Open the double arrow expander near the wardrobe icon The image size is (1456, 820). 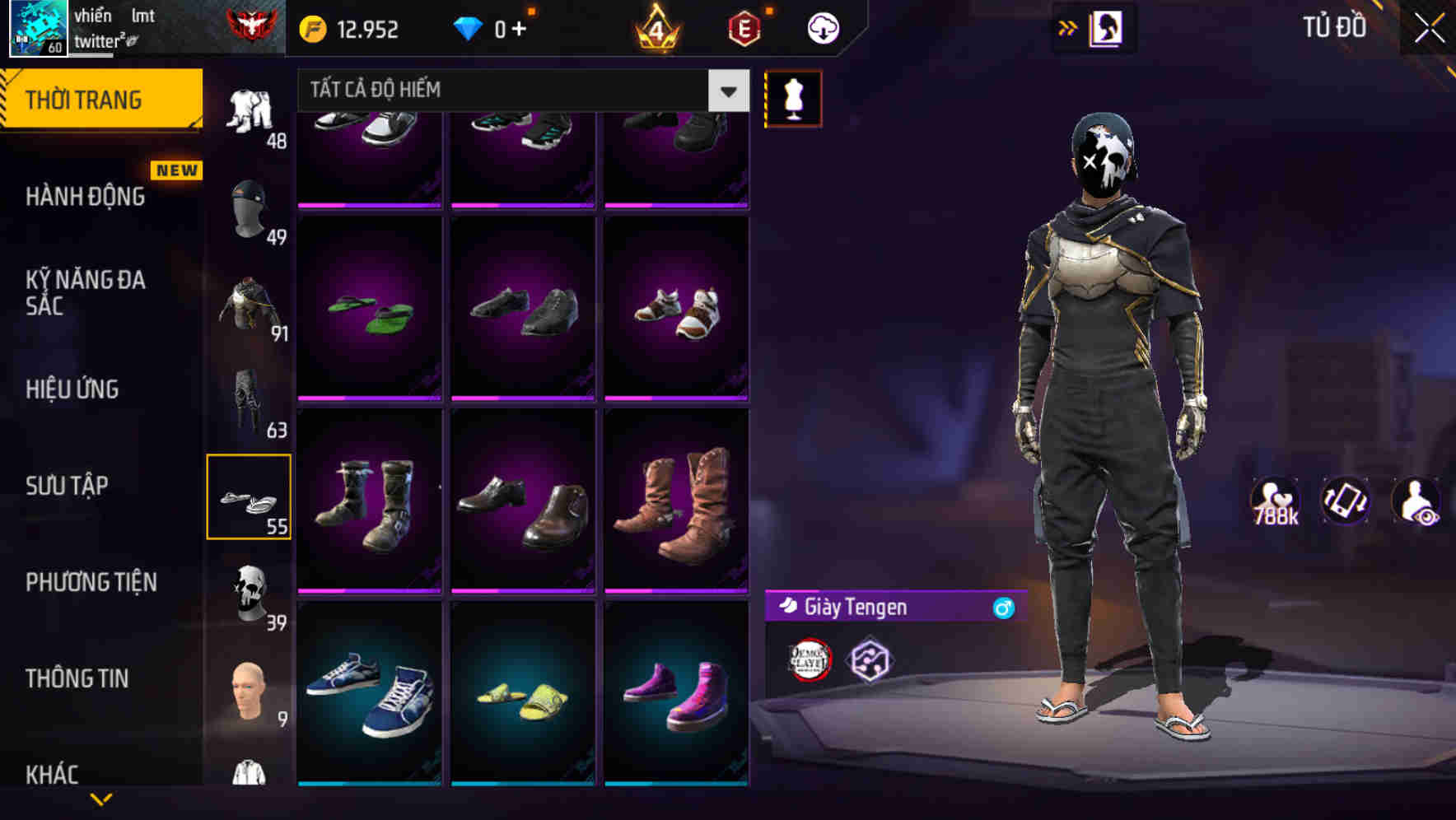coord(1066,27)
